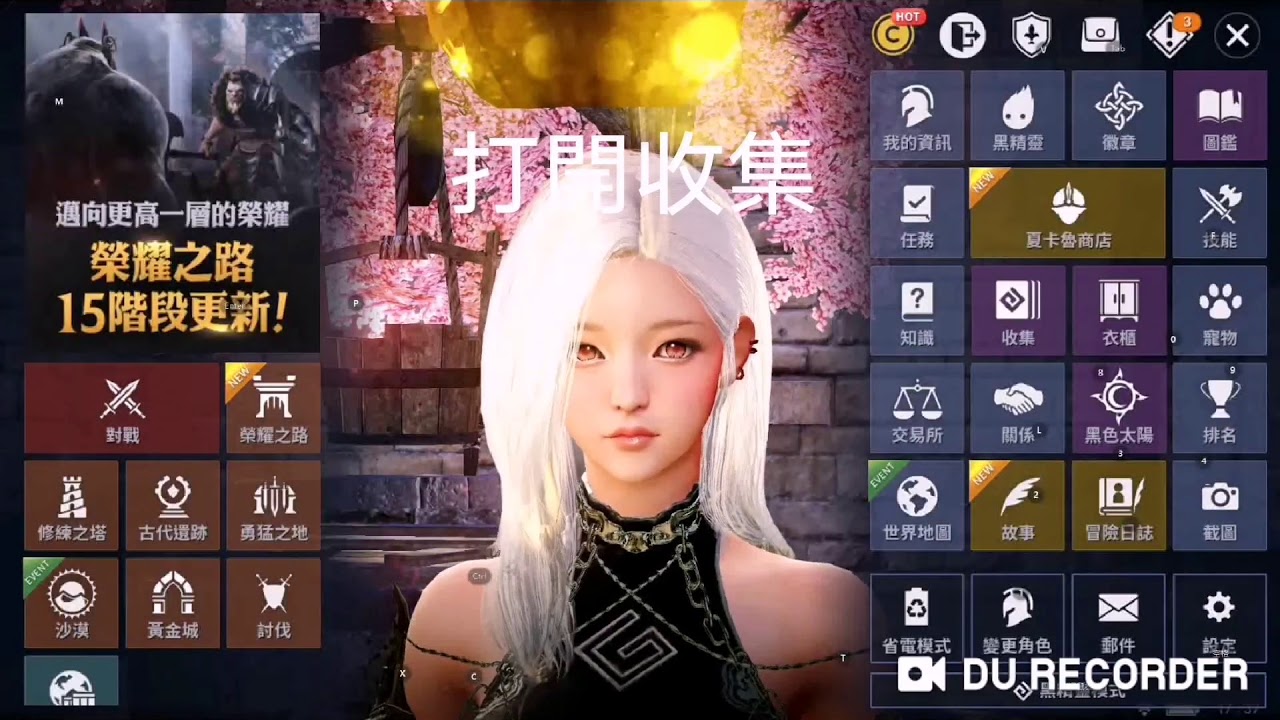Open the 衣櫃 wardrobe

point(1118,311)
